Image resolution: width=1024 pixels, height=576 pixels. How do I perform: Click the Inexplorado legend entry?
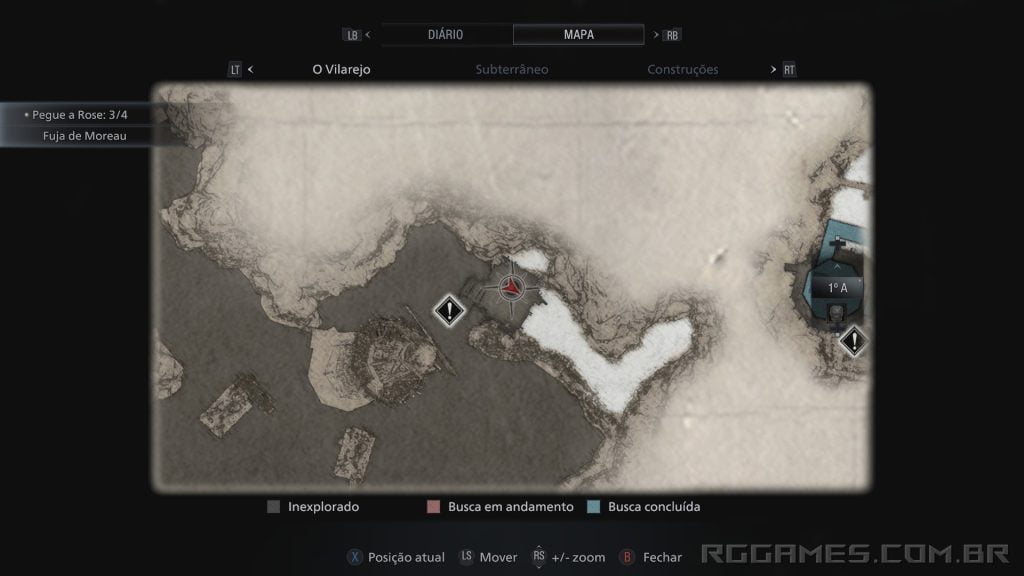[x=313, y=507]
